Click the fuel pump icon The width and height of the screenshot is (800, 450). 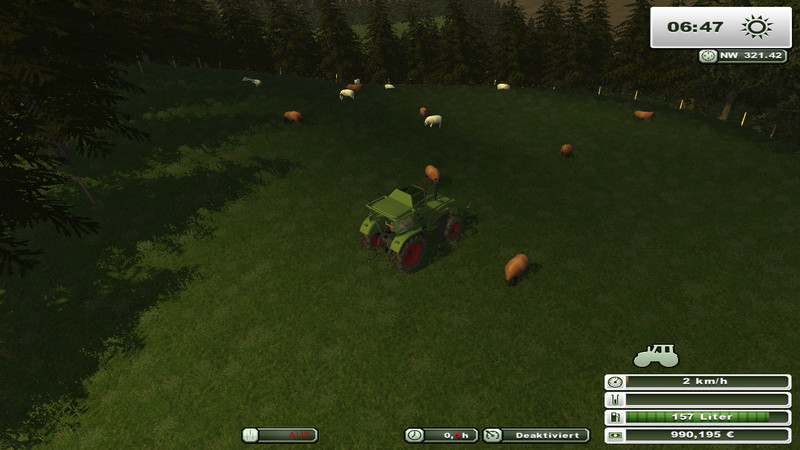click(614, 417)
